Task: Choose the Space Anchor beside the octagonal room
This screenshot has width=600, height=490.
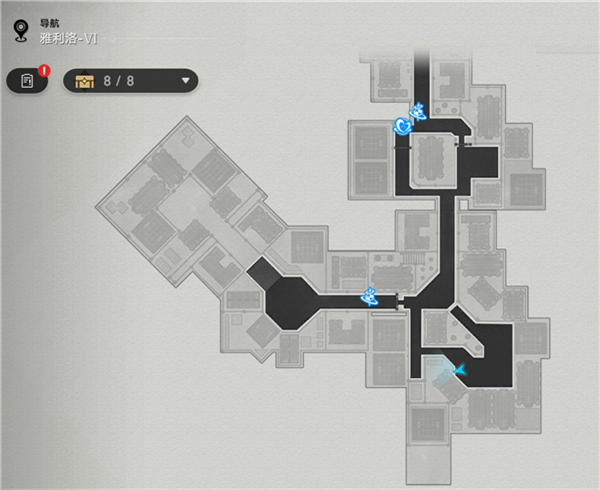Action: (x=369, y=295)
